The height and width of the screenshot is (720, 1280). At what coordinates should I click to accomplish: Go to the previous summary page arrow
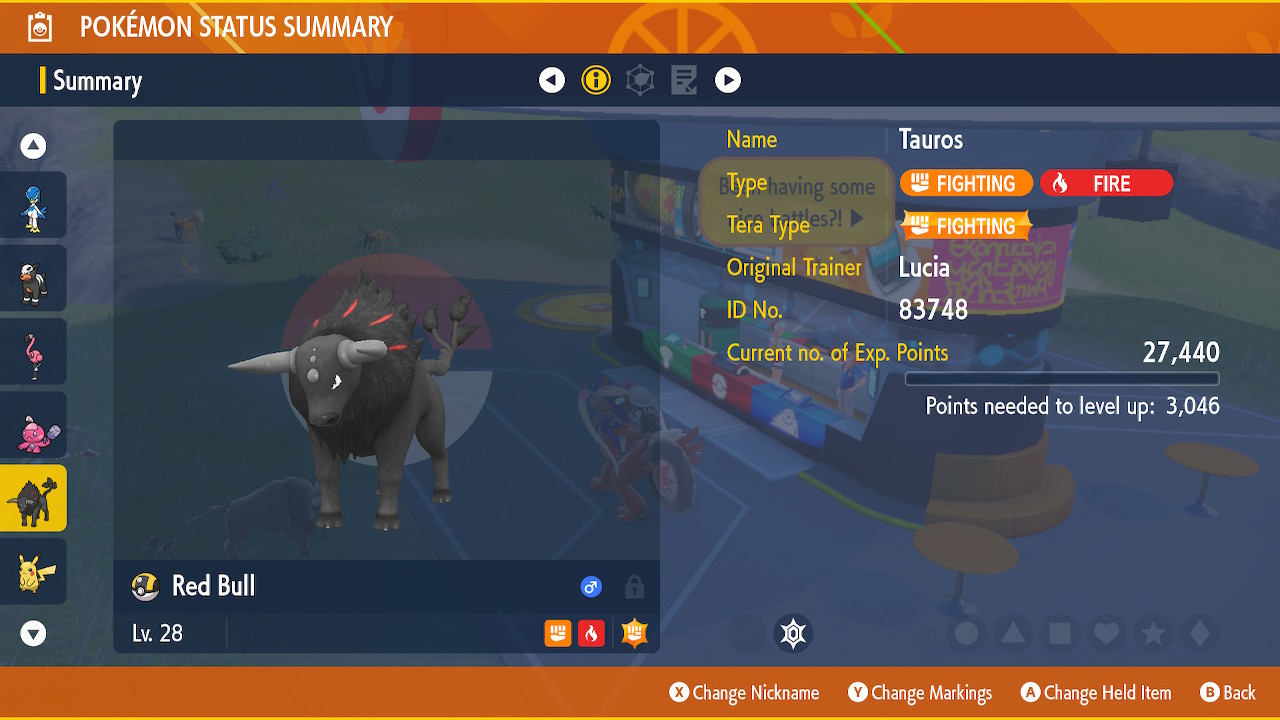coord(552,80)
